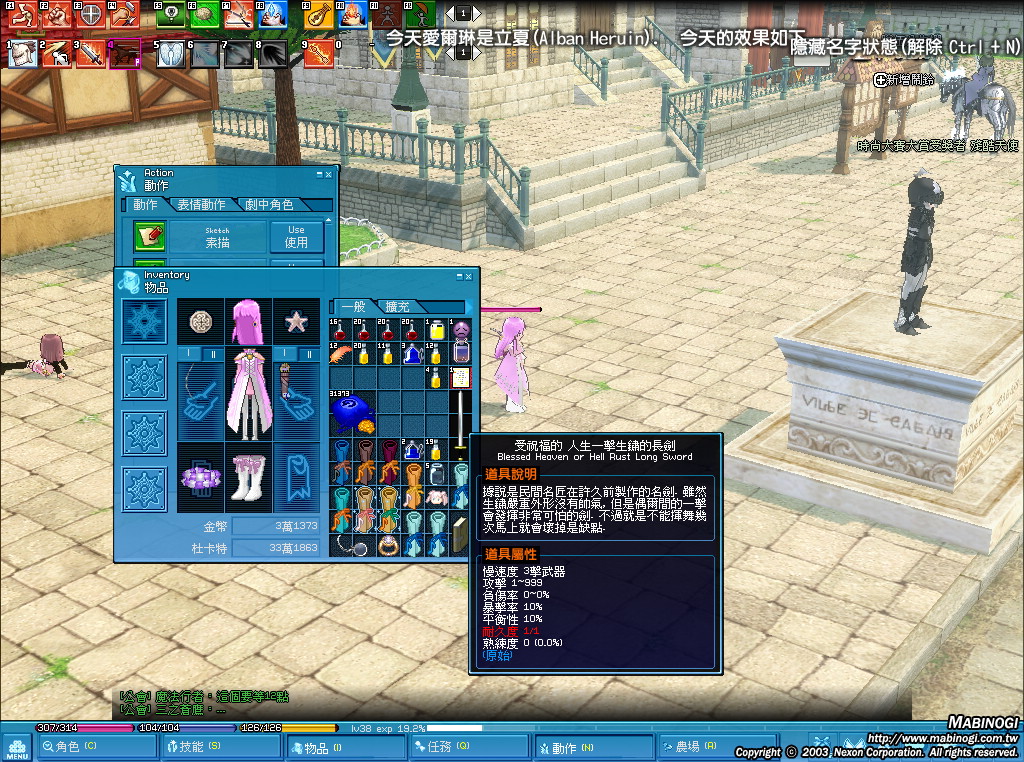Open the MENU button in the corner

tap(16, 746)
